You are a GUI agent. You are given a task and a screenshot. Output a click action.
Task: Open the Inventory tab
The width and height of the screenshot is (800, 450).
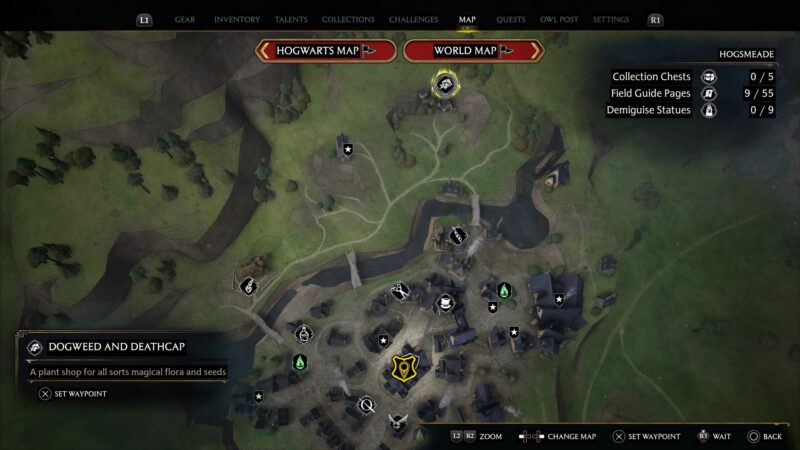pos(237,19)
